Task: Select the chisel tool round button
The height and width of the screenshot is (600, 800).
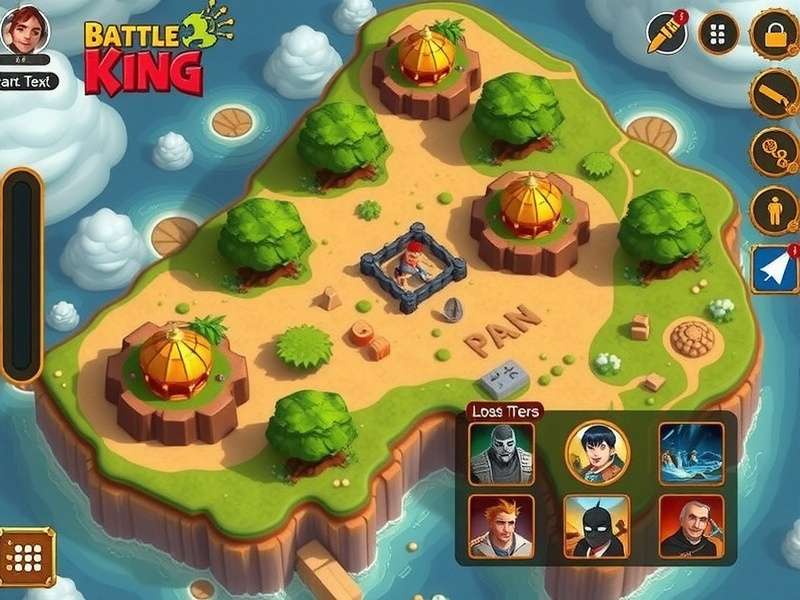Action: point(773,93)
